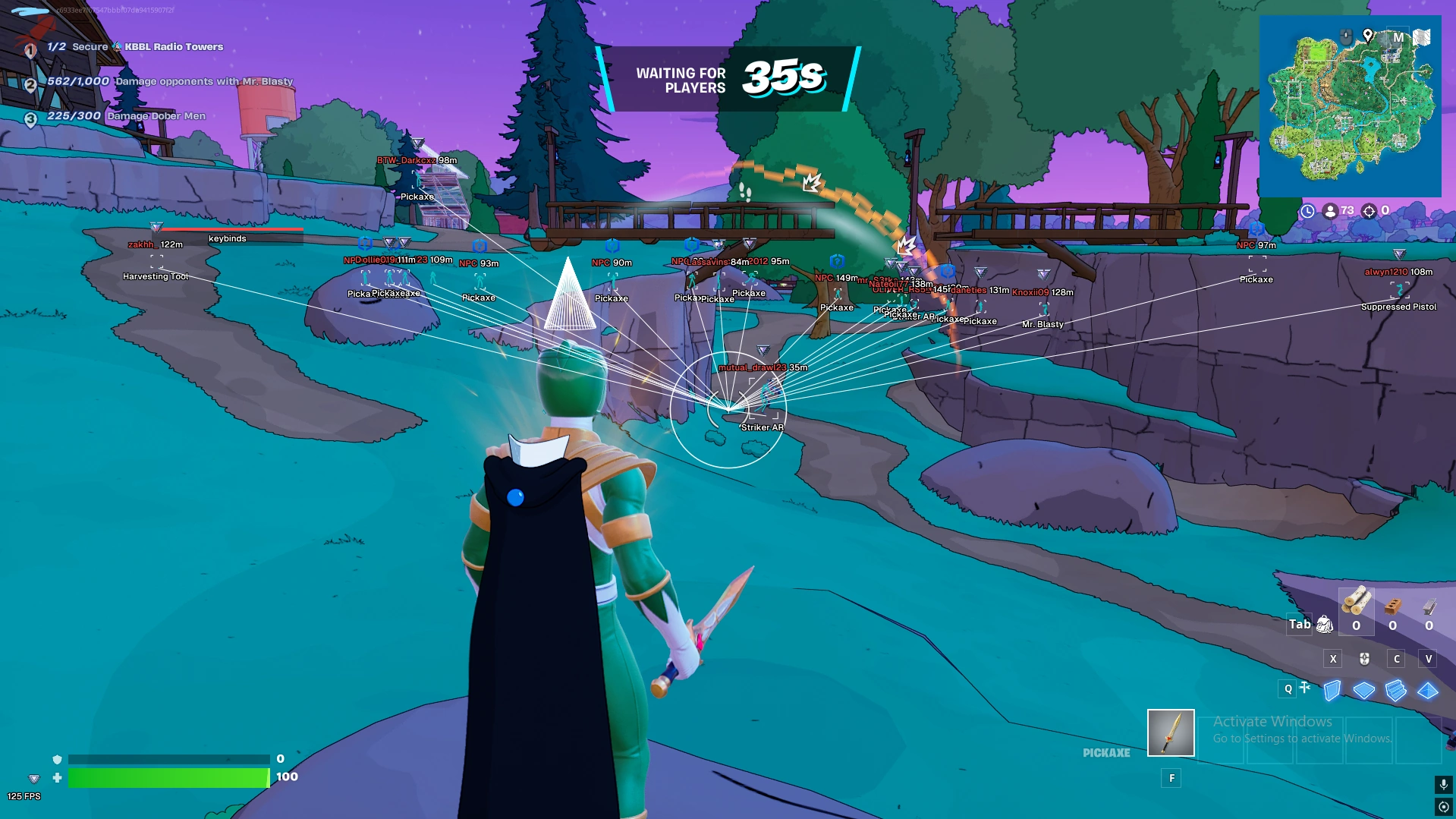The image size is (1456, 819).
Task: Select the Mr. Blasty damage quest objective
Action: pyautogui.click(x=169, y=82)
